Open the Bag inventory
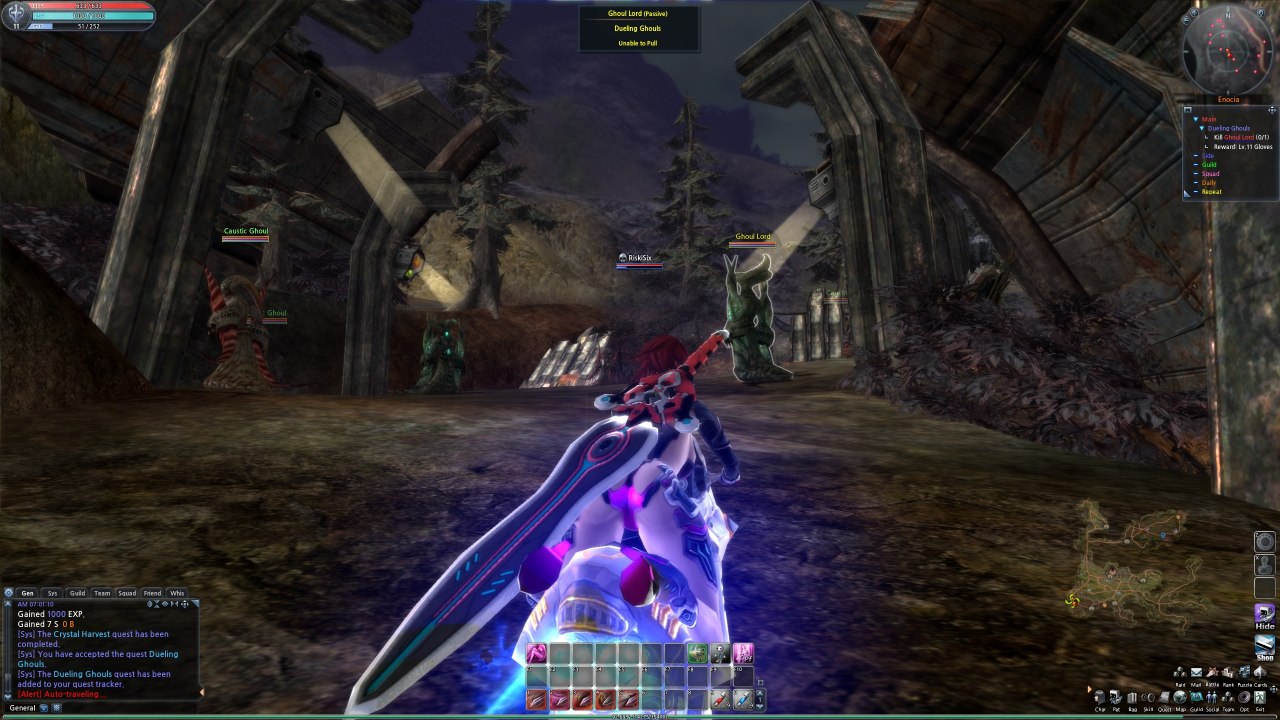1280x720 pixels. coord(1132,697)
